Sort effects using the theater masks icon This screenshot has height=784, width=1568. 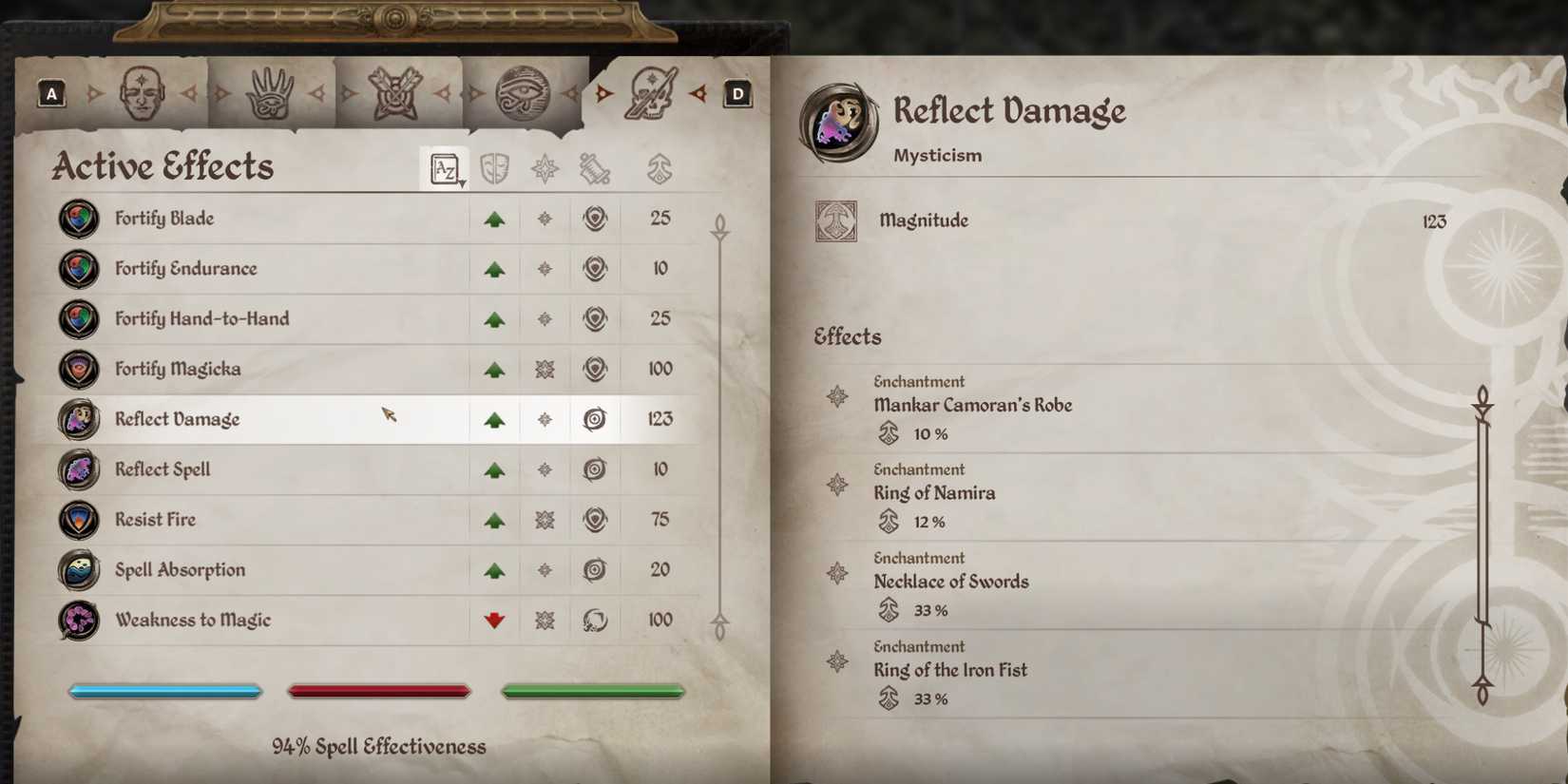(x=493, y=167)
